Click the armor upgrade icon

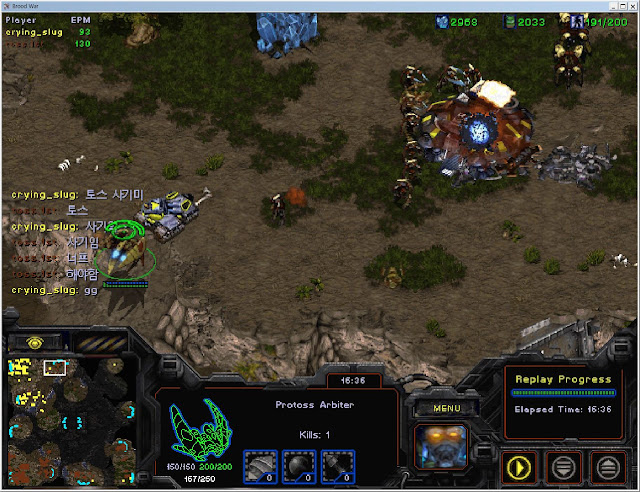(x=260, y=466)
